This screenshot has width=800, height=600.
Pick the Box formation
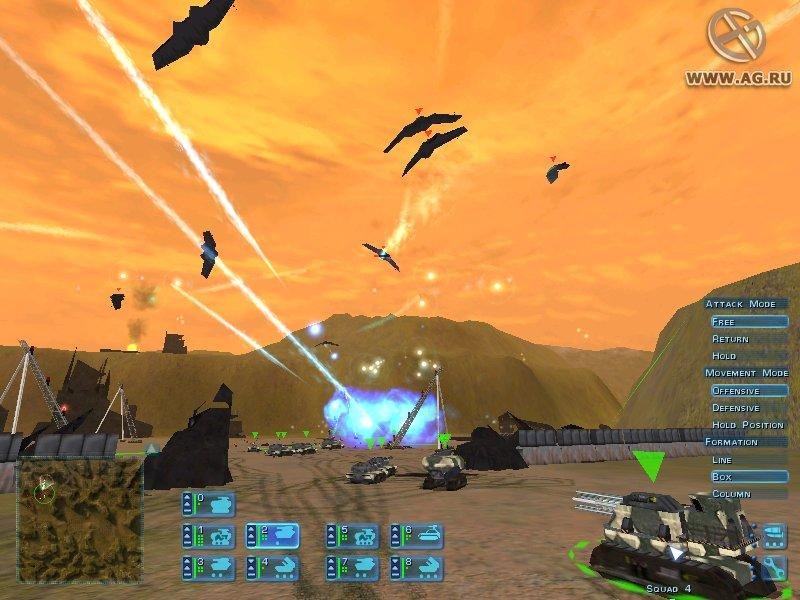pos(748,477)
